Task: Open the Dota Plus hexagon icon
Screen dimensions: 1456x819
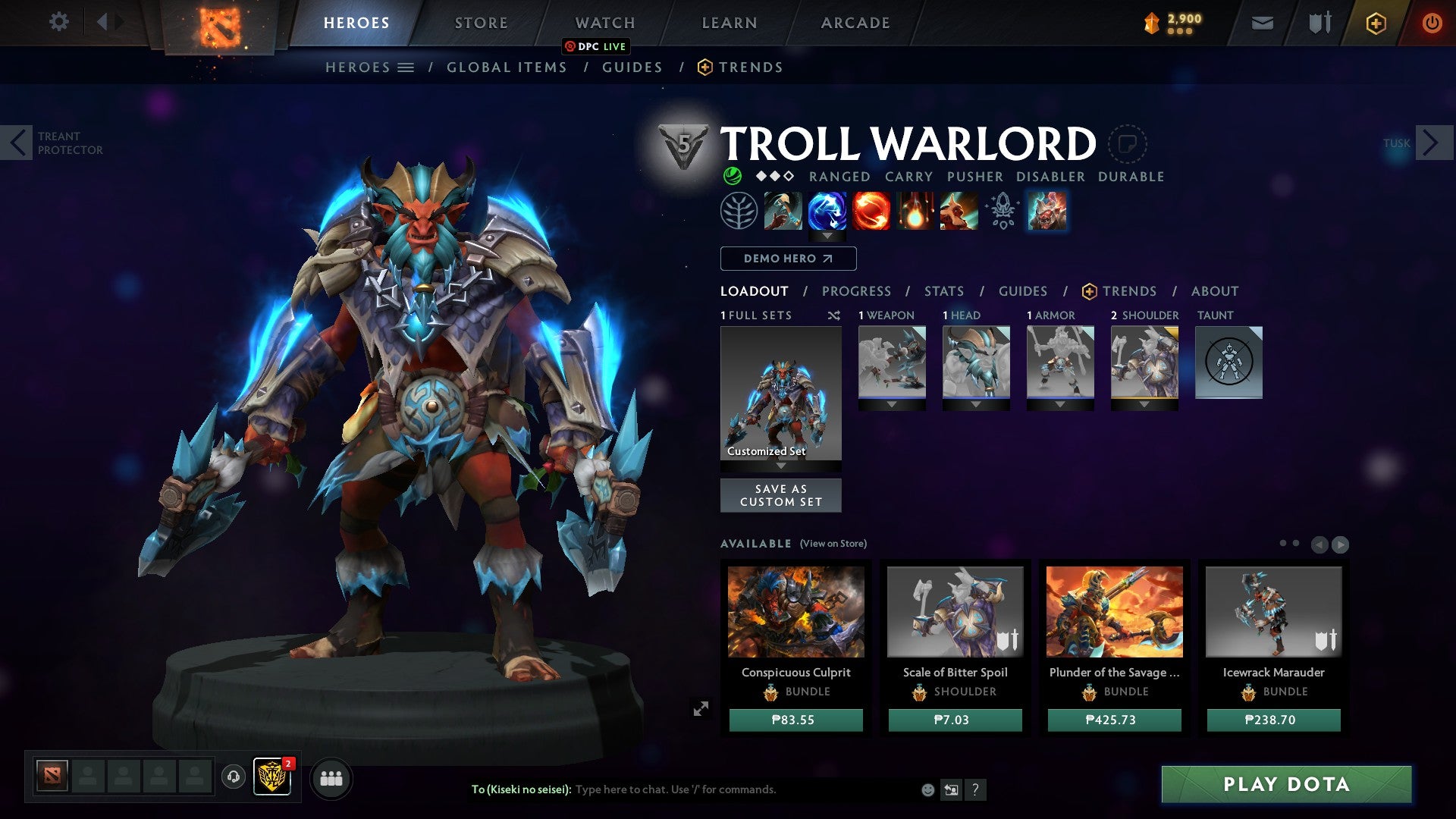Action: tap(1376, 23)
